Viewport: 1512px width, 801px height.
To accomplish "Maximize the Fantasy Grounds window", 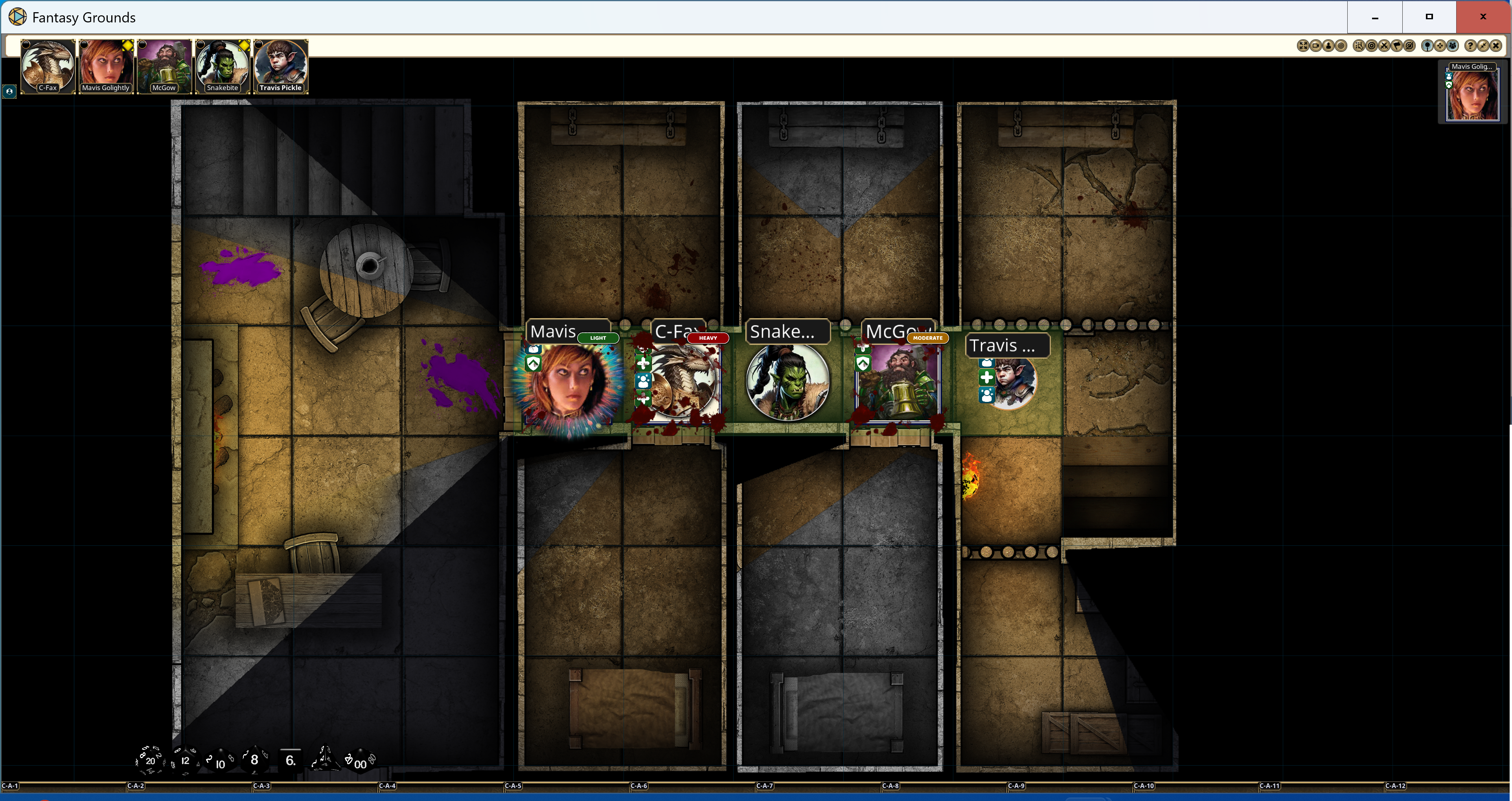I will pos(1429,17).
